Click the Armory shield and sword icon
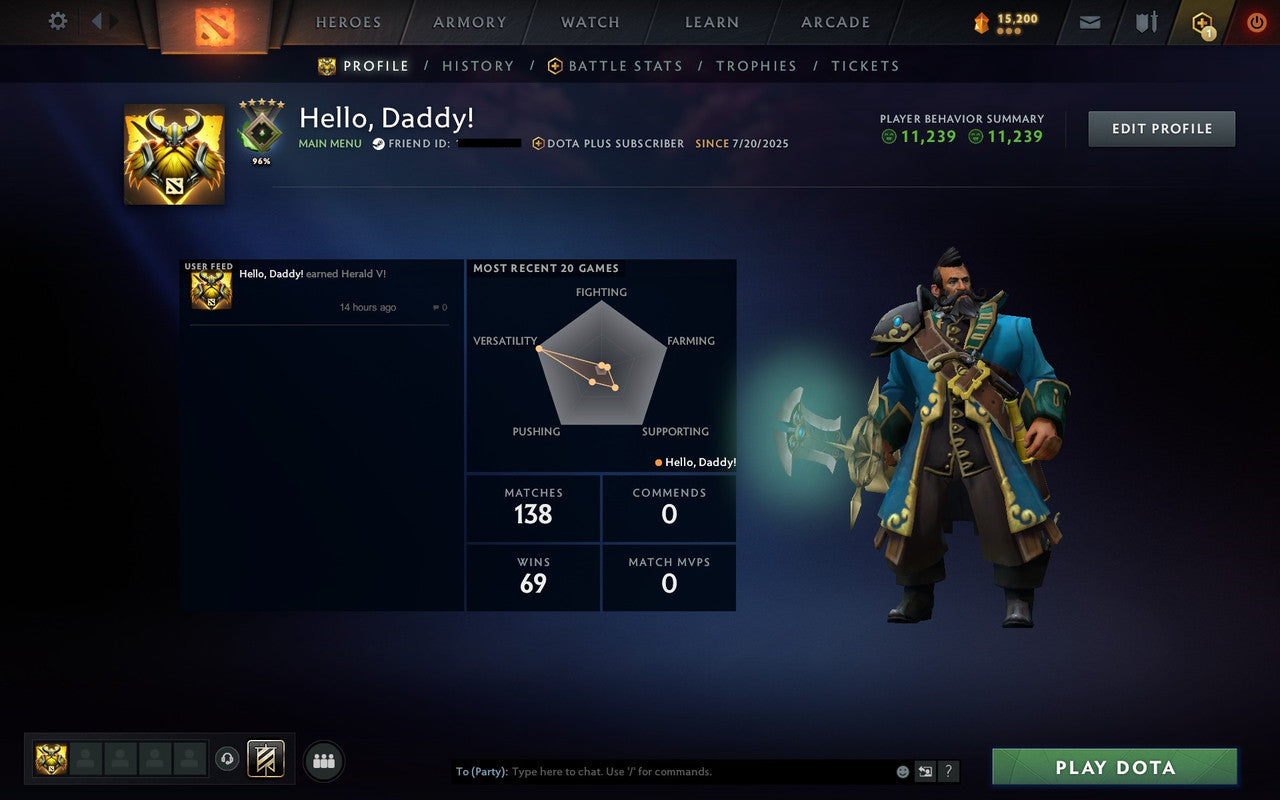 click(1146, 22)
